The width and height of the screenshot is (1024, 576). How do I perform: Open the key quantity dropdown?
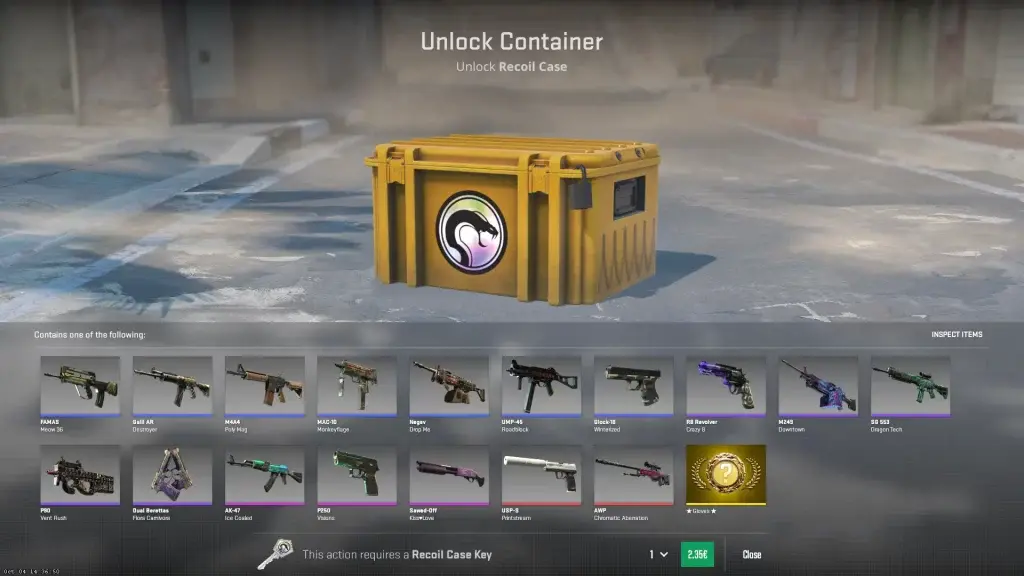click(x=658, y=554)
